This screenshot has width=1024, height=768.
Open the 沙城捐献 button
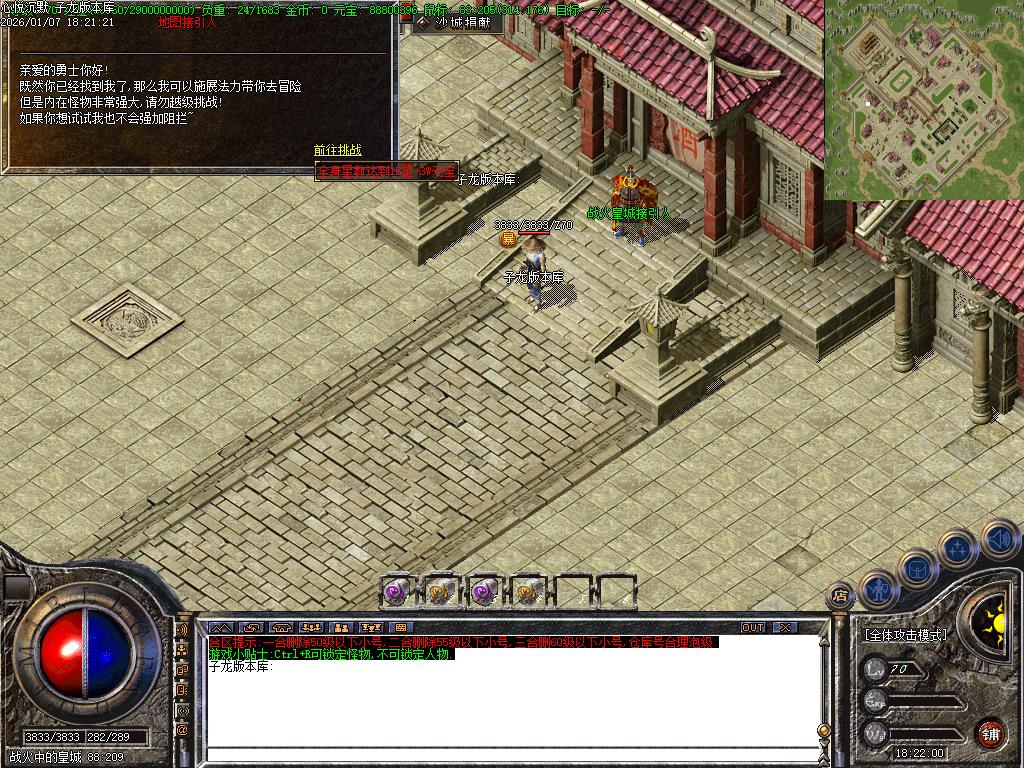coord(456,23)
